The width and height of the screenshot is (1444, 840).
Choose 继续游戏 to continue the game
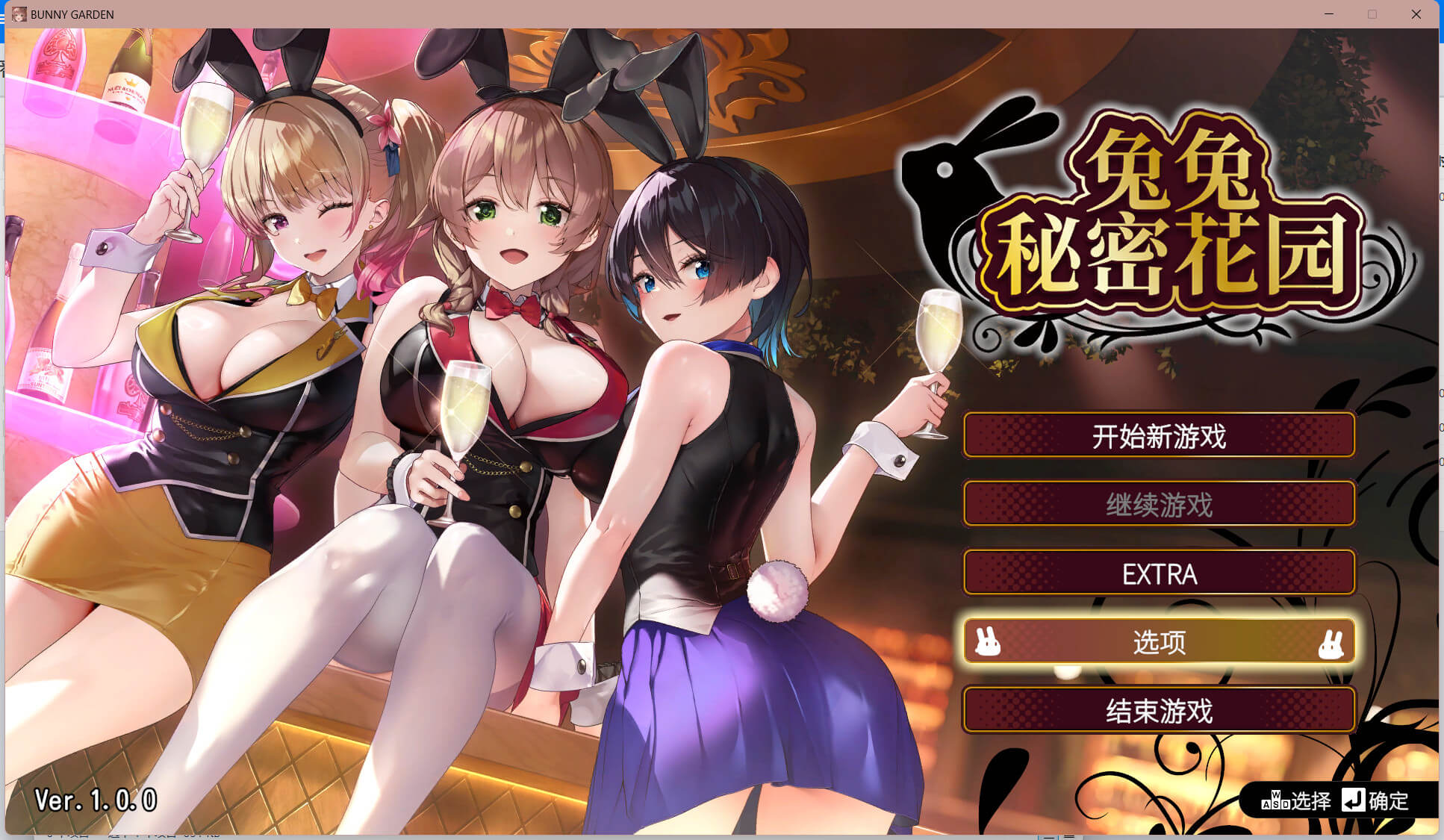tap(1159, 505)
